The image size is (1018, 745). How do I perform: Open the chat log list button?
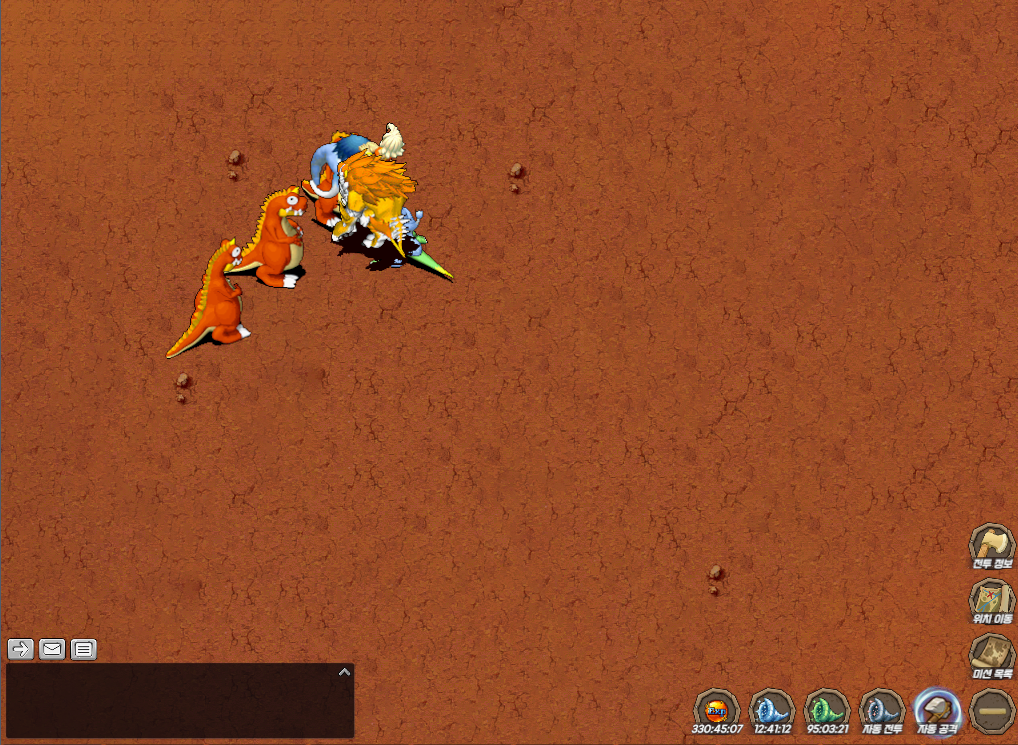pos(84,649)
